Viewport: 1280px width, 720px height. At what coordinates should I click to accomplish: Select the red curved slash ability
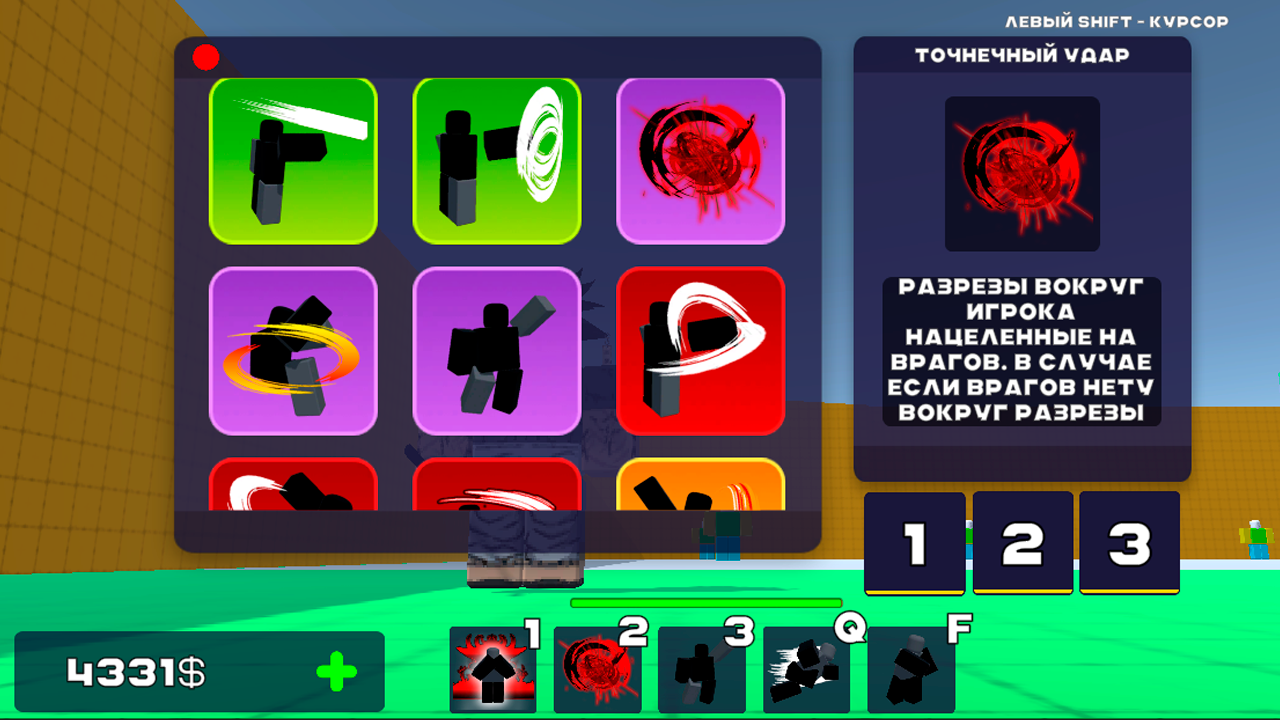(x=700, y=351)
